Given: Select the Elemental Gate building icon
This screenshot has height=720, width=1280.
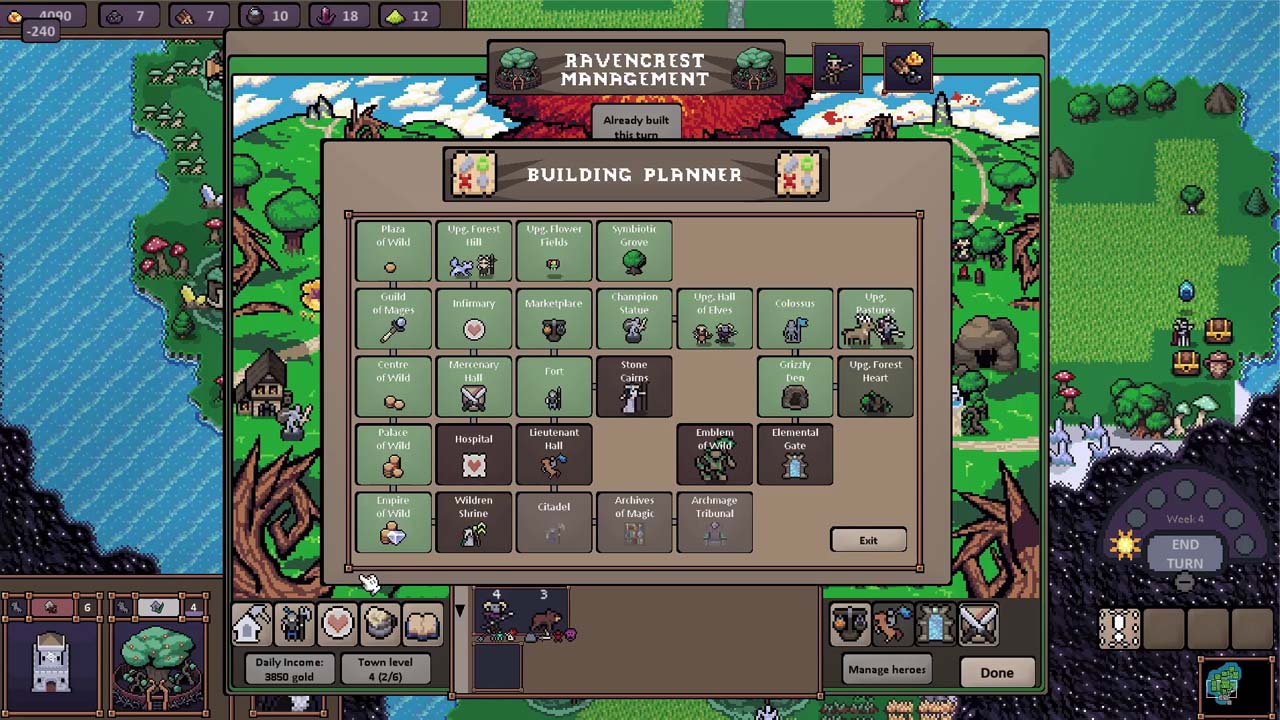Looking at the screenshot, I should [795, 455].
